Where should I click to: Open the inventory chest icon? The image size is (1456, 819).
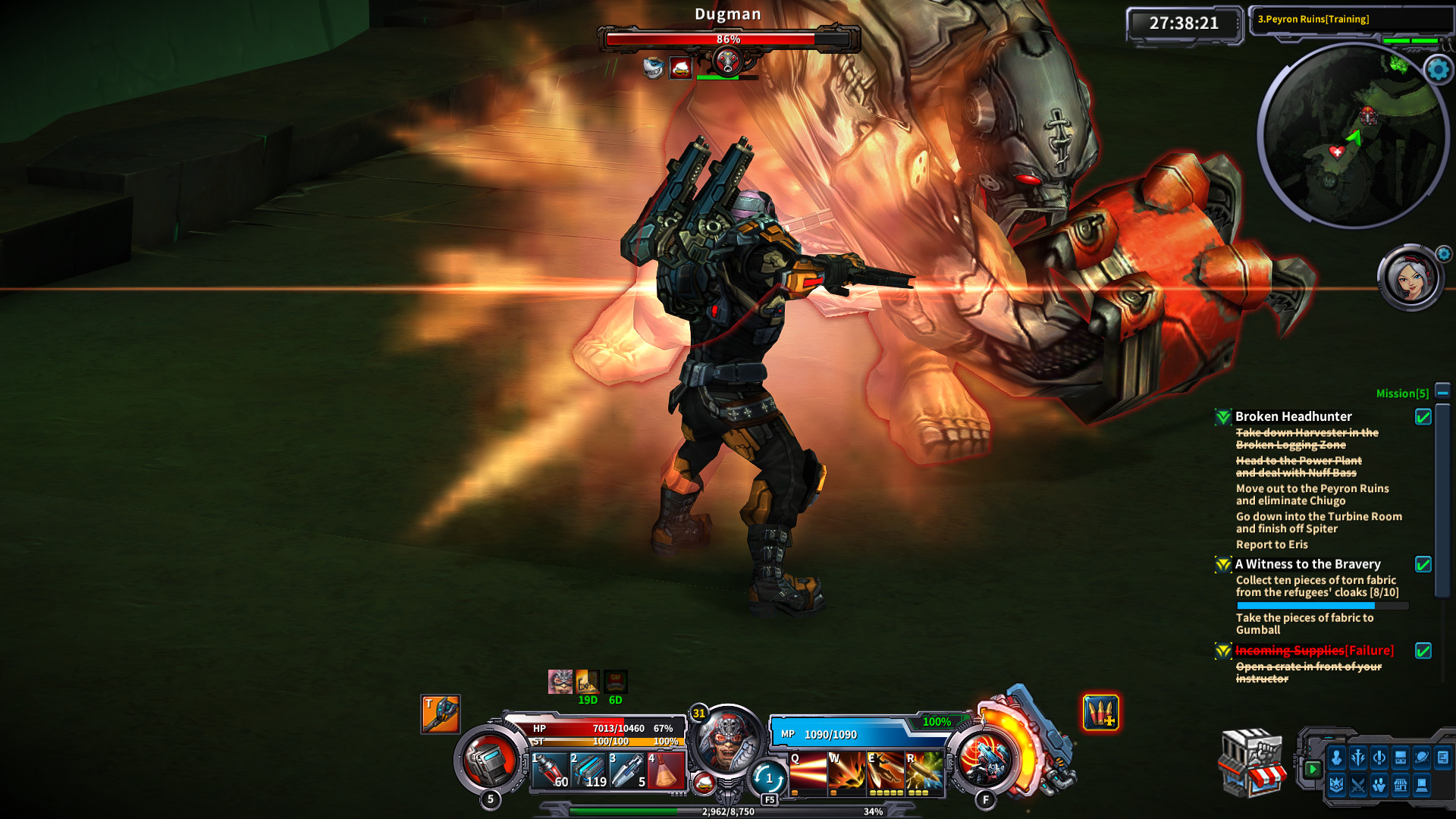coord(1401,757)
